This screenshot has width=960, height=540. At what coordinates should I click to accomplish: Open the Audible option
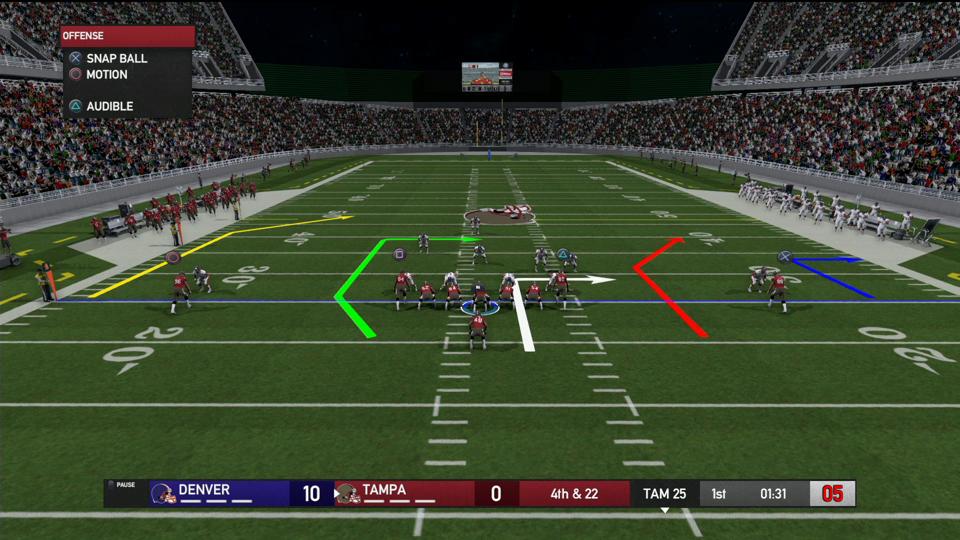click(x=109, y=106)
